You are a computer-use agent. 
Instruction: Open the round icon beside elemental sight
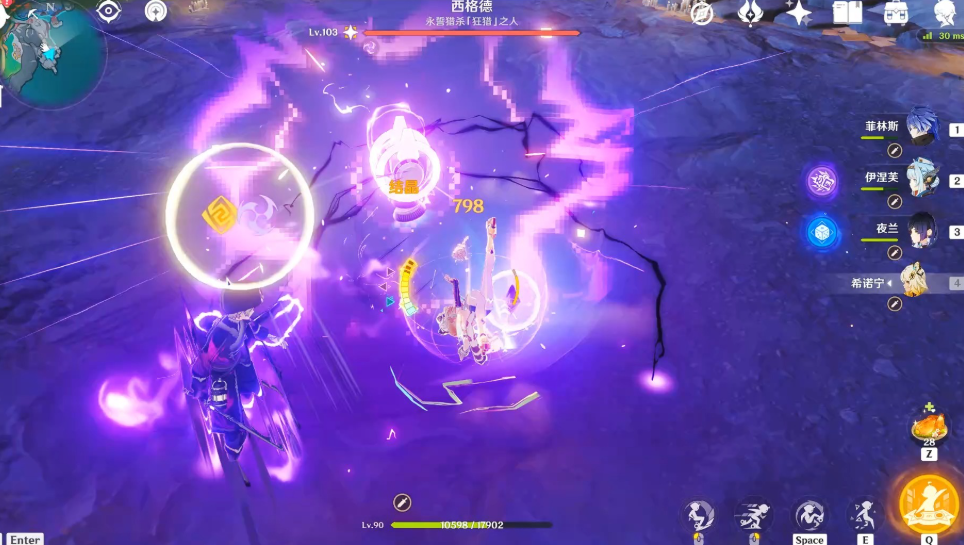[156, 12]
